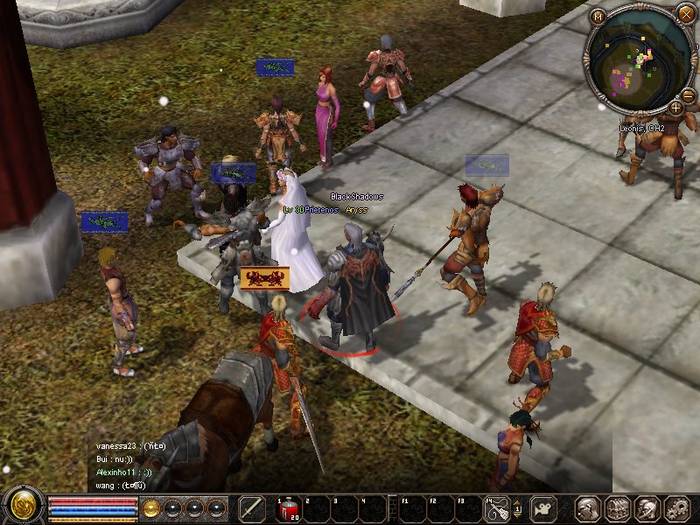
Task: Zoom in the minimap with plus button
Action: (676, 107)
